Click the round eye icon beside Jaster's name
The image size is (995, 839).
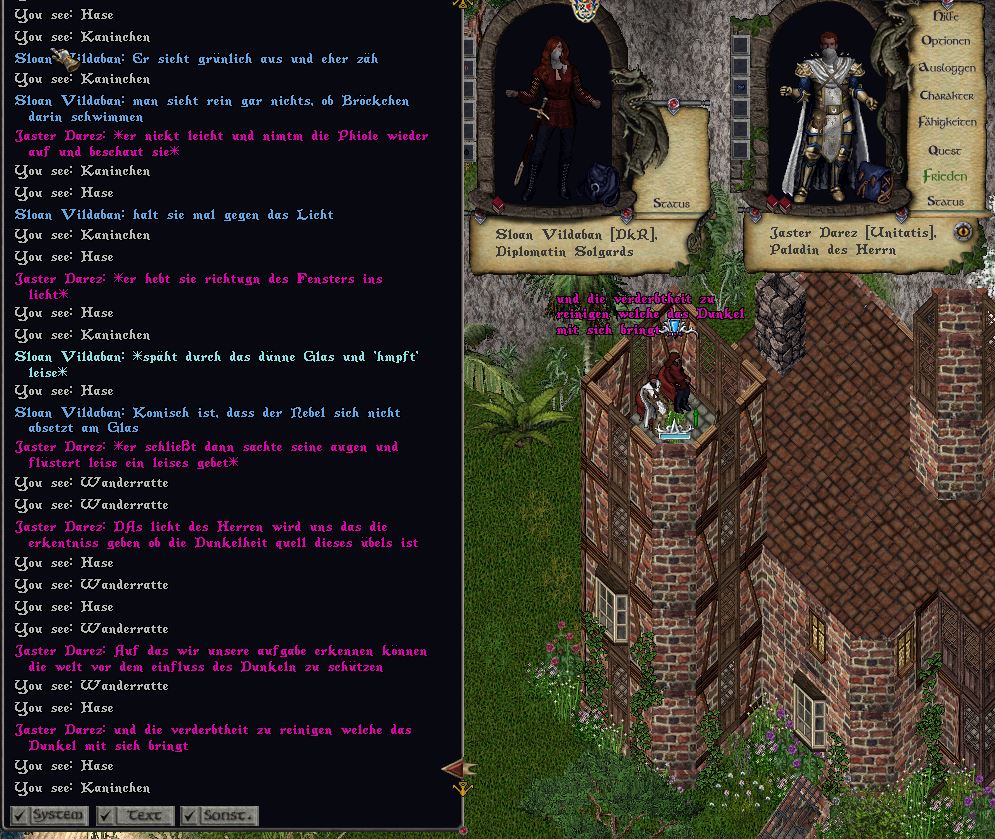963,231
